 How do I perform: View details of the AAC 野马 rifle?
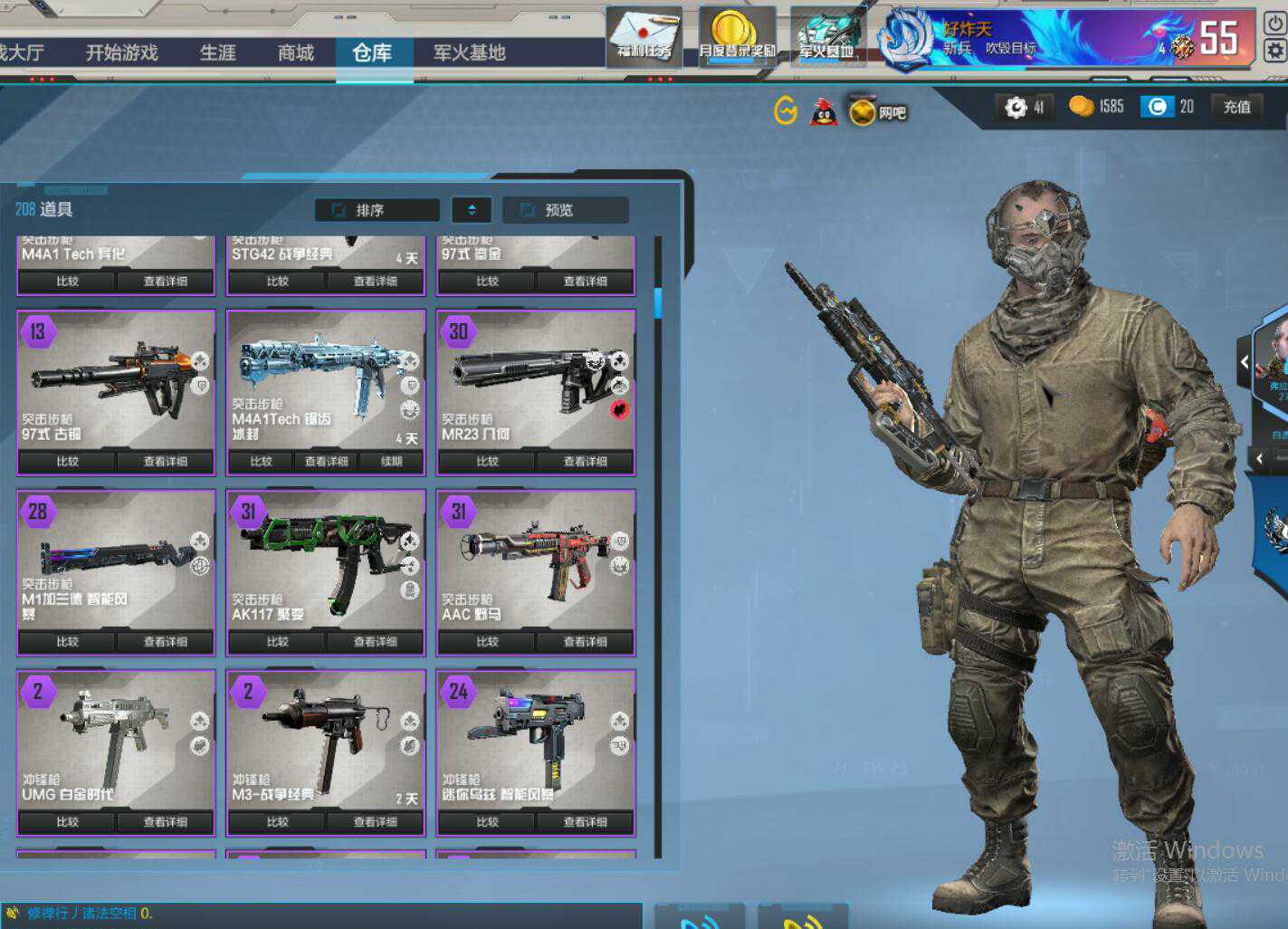point(585,642)
